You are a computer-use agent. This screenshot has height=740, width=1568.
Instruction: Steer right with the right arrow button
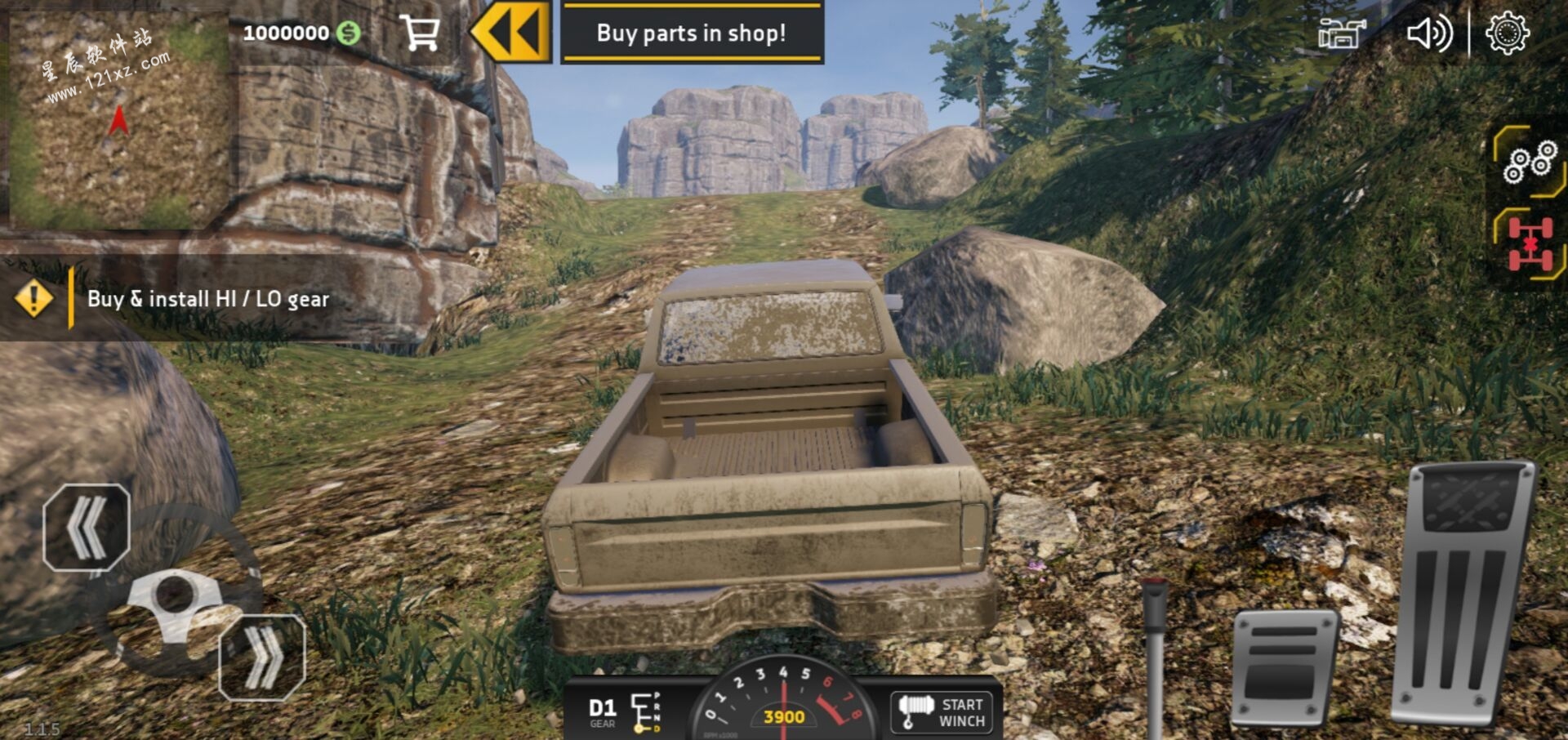[x=262, y=657]
